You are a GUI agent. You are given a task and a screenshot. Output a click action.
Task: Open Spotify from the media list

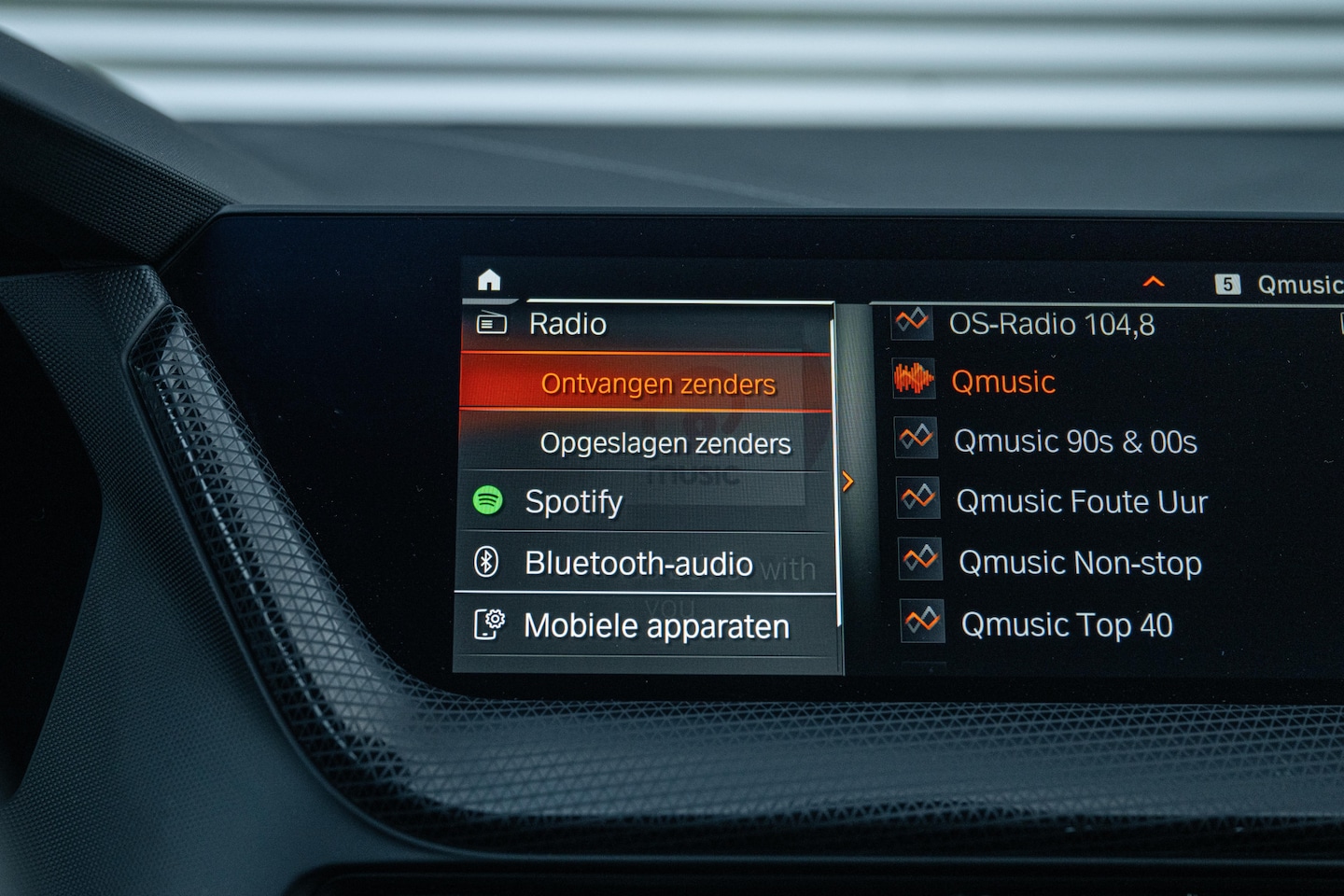pos(573,502)
